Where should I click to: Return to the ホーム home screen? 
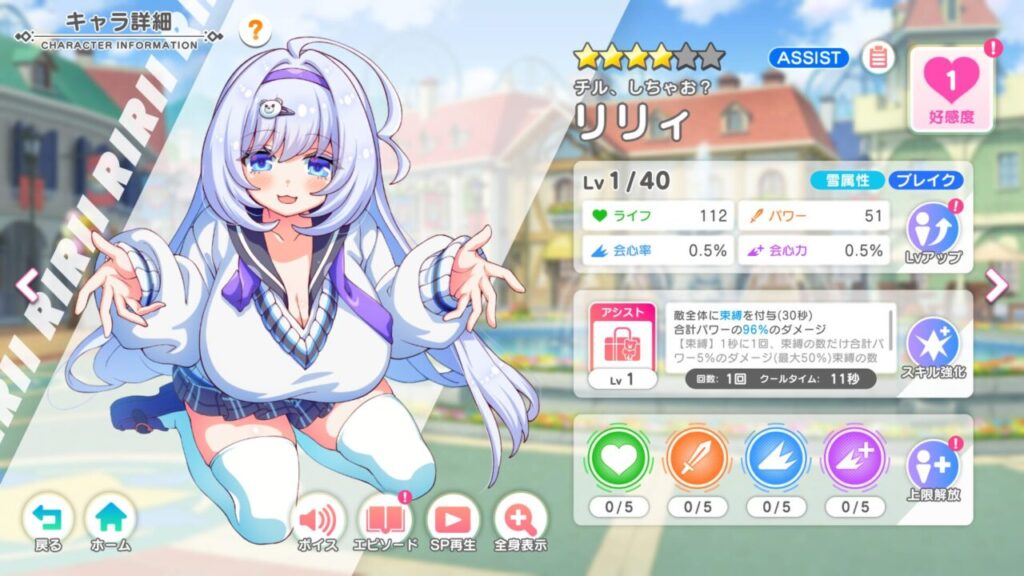(x=110, y=522)
